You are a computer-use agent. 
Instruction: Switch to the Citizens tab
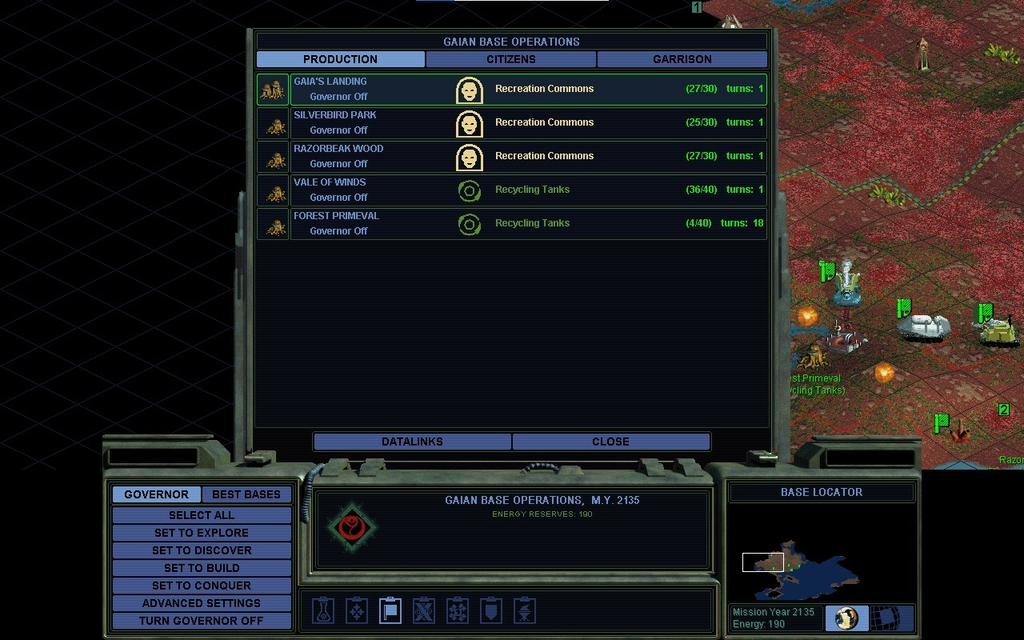click(x=511, y=59)
